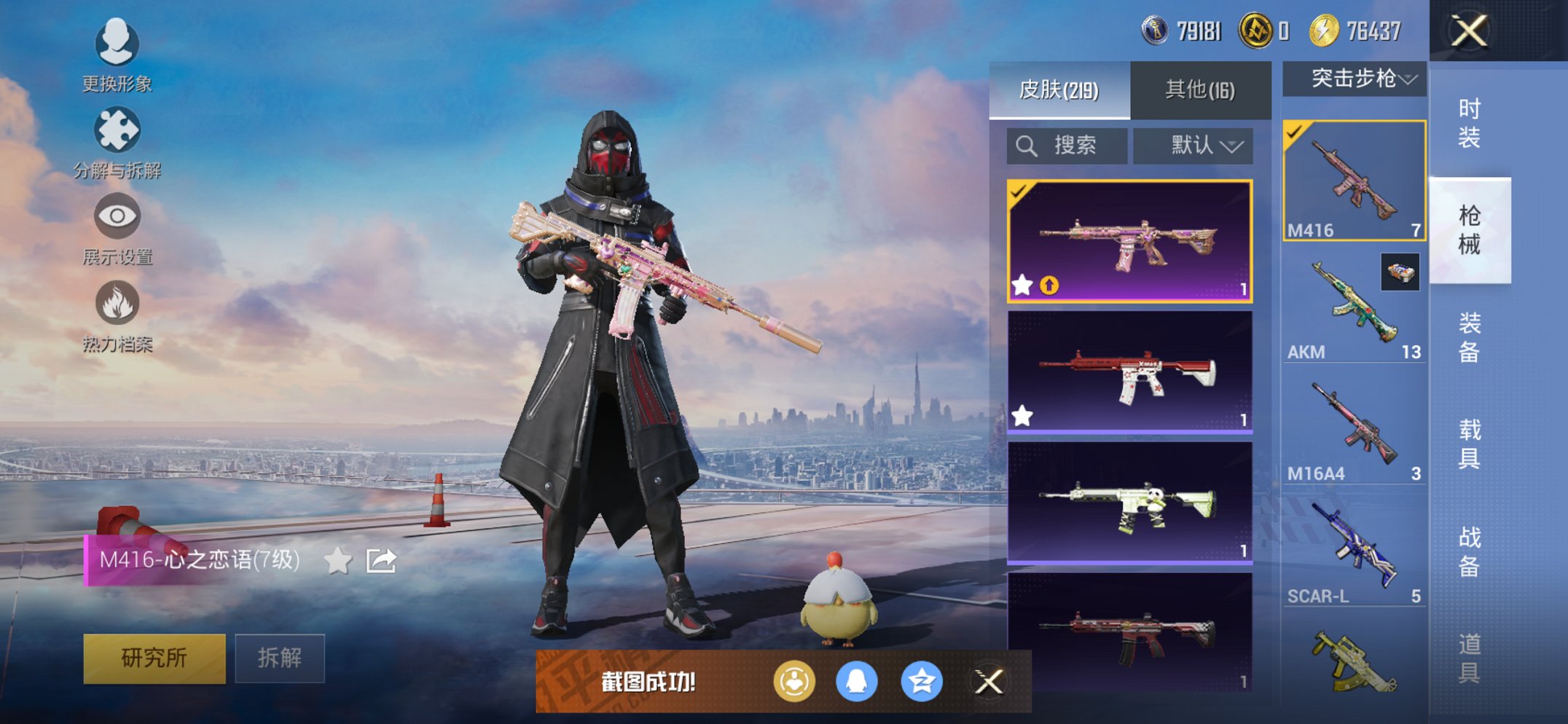
Task: Select the 分解与拆解 dismantle icon
Action: [x=117, y=127]
